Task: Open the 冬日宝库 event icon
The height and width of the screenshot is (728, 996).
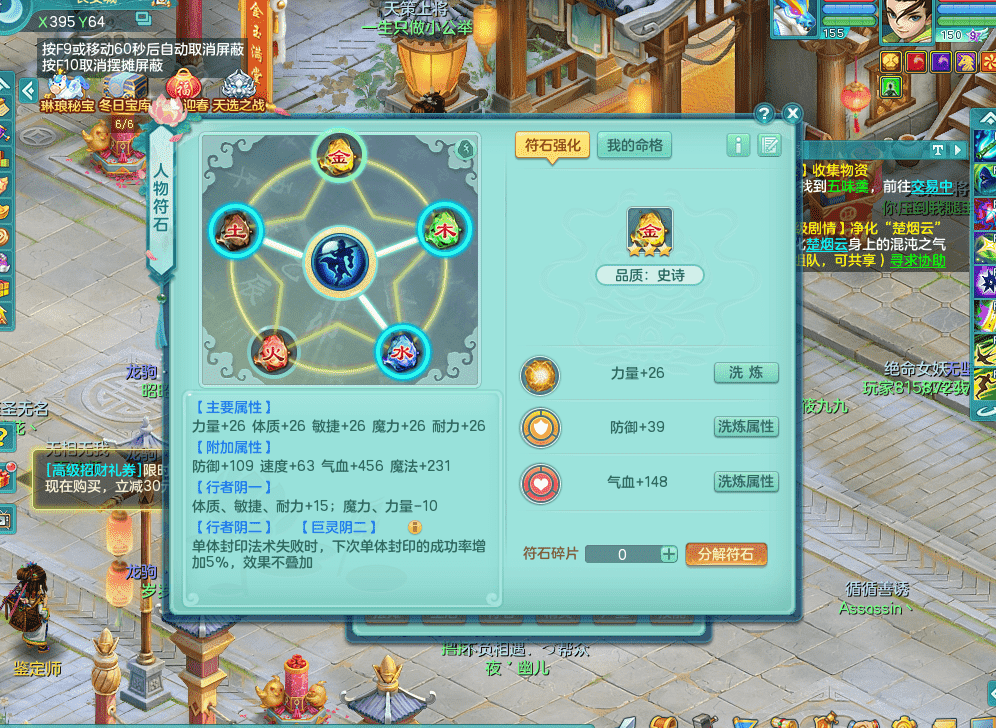Action: click(x=124, y=90)
